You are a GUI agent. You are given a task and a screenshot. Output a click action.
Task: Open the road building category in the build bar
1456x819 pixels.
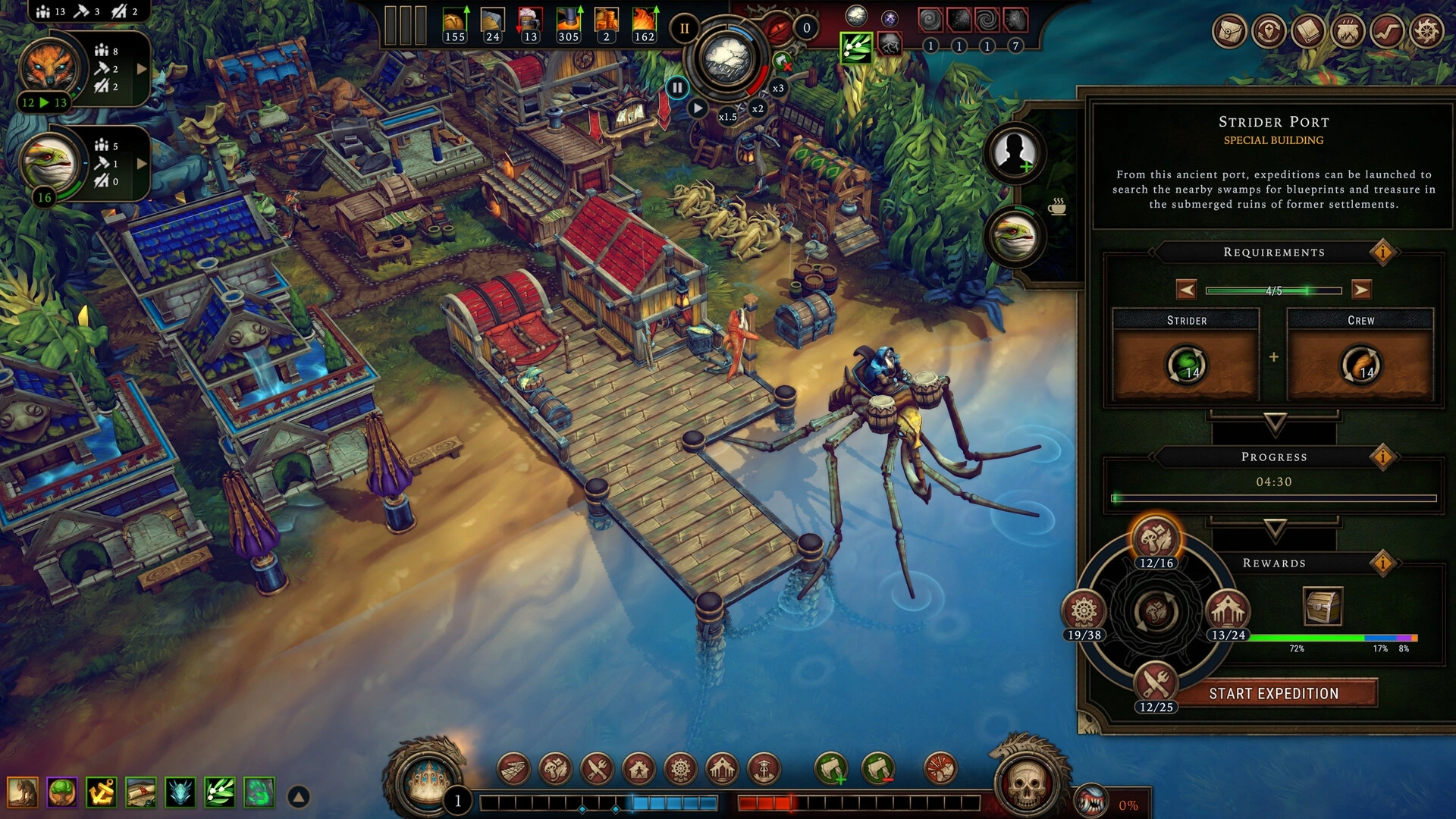(514, 769)
